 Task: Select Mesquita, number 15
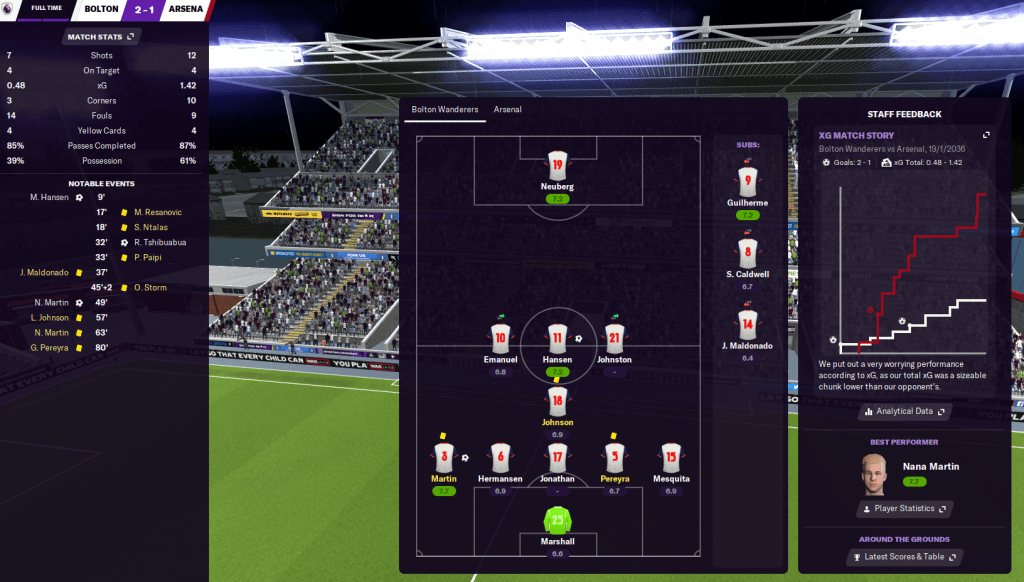click(x=670, y=458)
